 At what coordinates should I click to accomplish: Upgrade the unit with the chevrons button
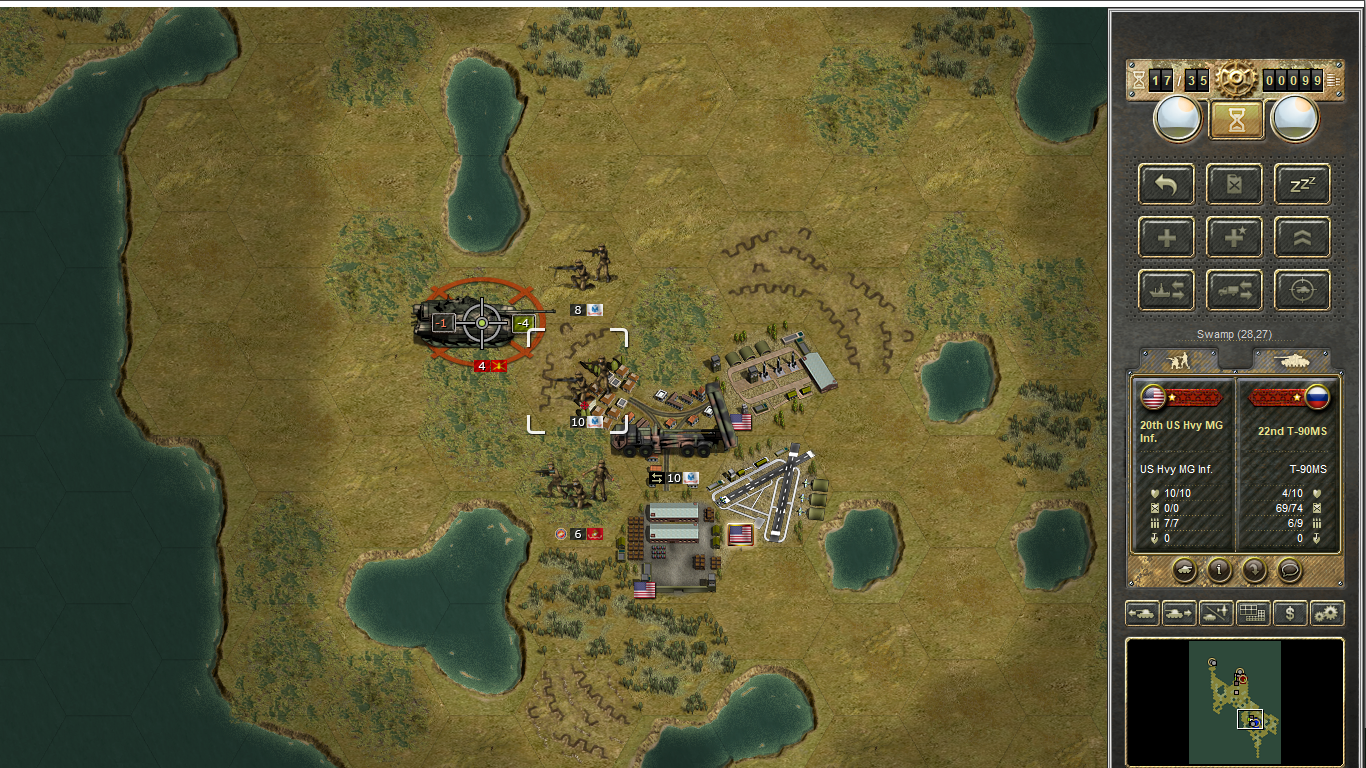pyautogui.click(x=1302, y=238)
